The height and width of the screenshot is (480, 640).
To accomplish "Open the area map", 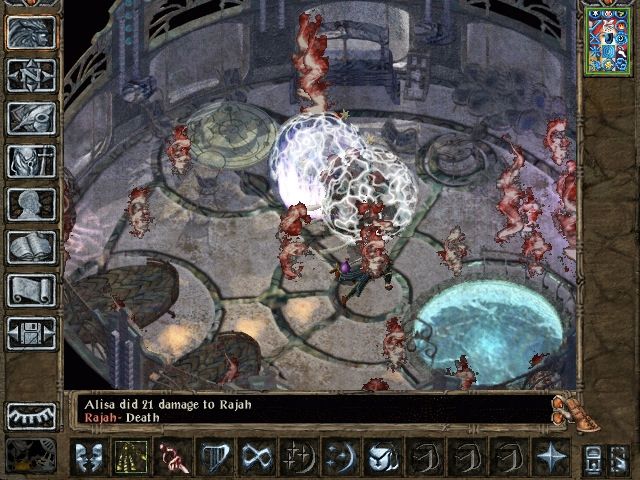I will [31, 74].
